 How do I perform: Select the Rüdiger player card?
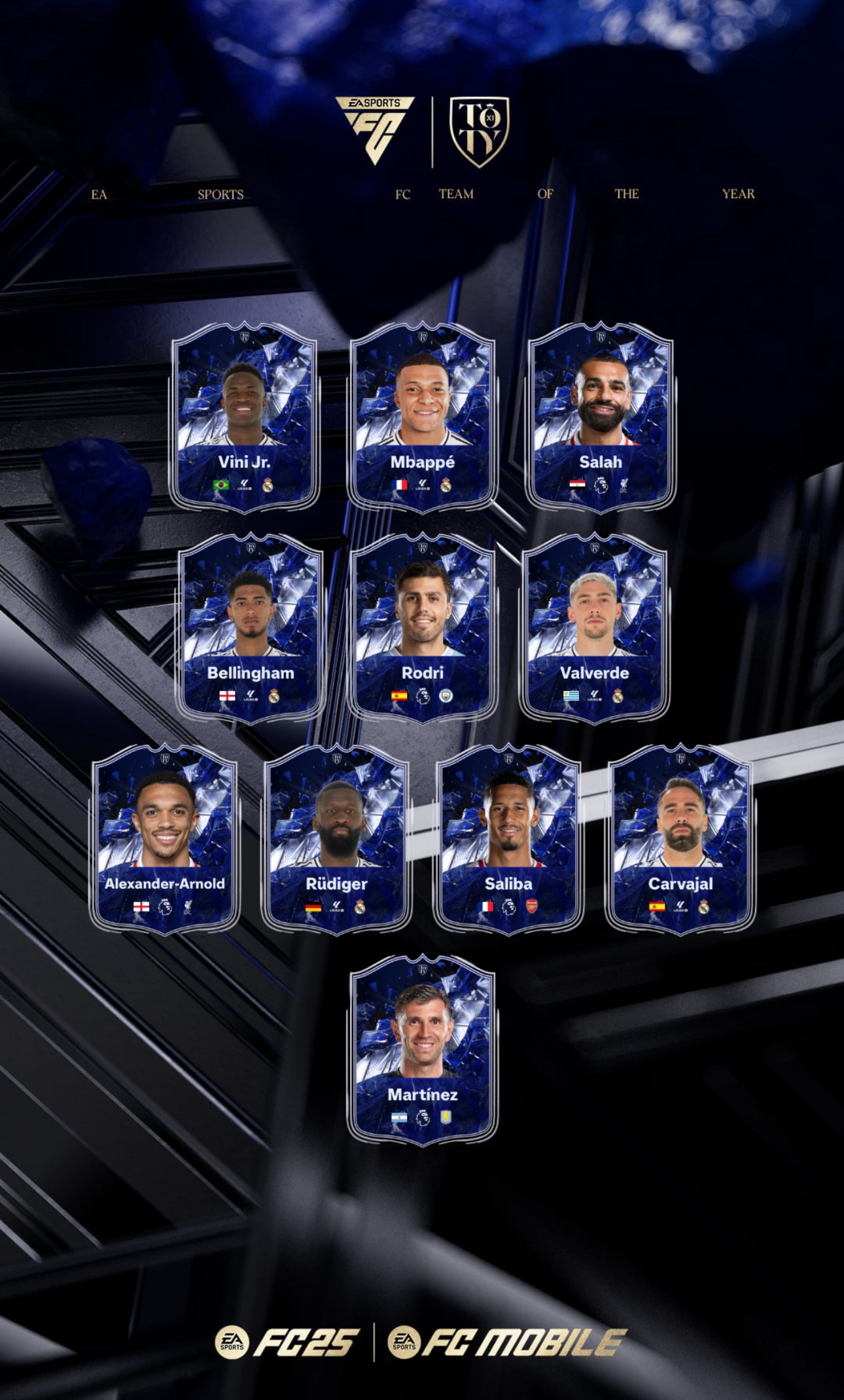(336, 838)
